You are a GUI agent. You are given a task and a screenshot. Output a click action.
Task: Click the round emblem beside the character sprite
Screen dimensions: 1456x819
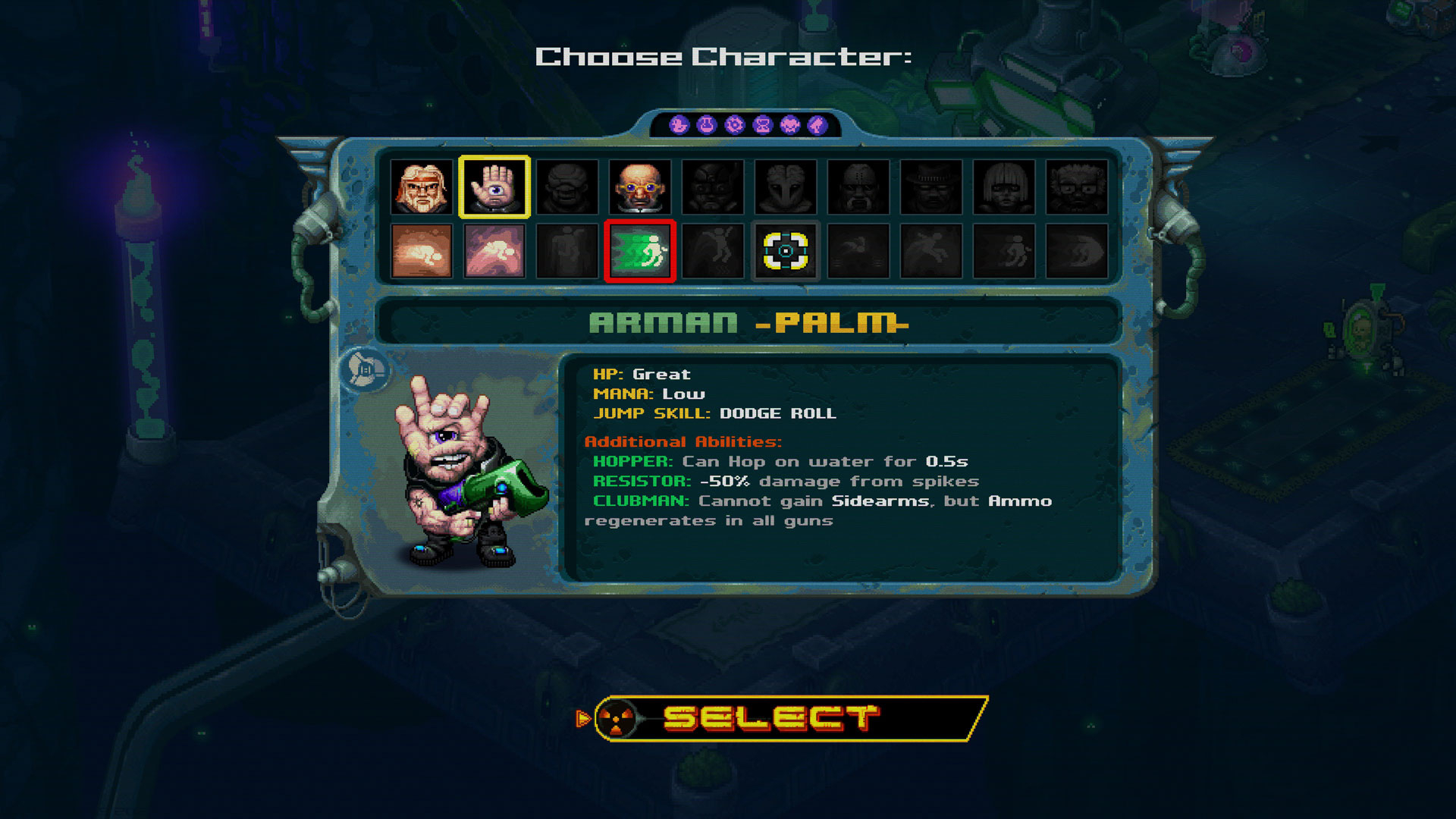tap(366, 370)
